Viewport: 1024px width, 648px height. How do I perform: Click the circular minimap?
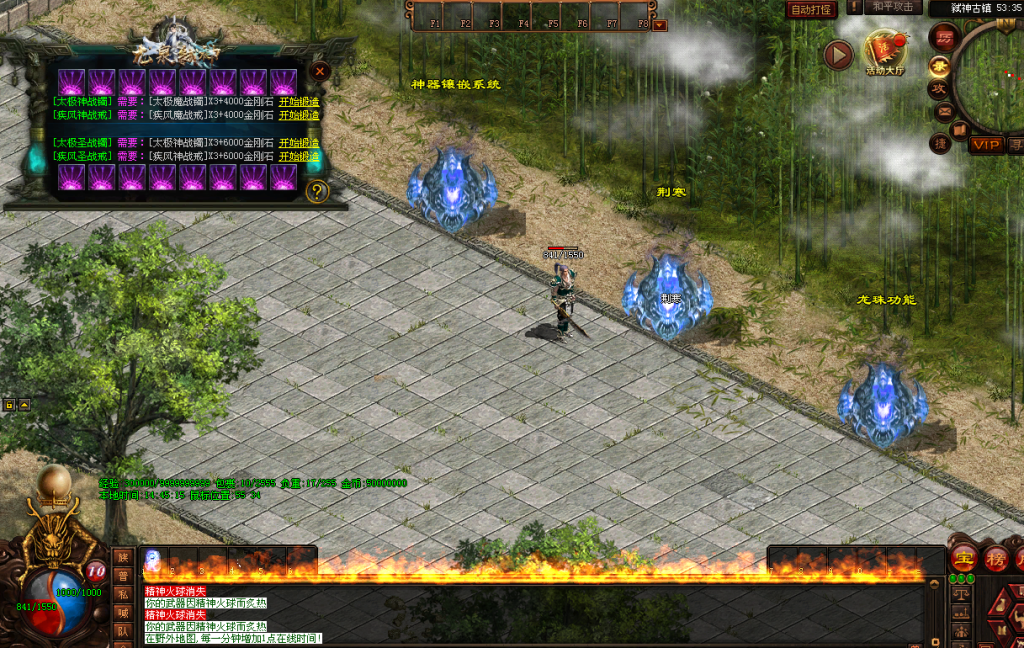(x=994, y=80)
